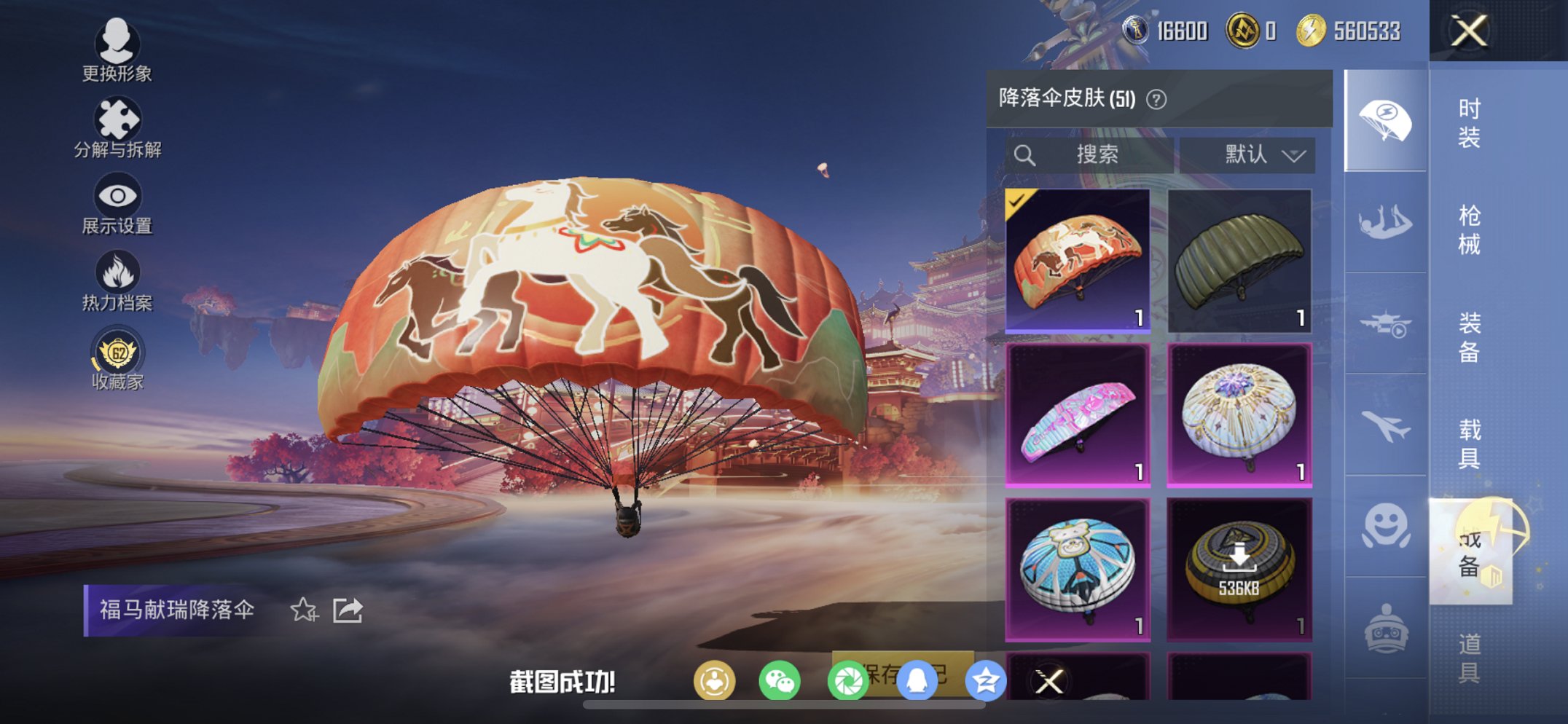Open 展示设置 display settings
This screenshot has height=724, width=1568.
tap(119, 195)
